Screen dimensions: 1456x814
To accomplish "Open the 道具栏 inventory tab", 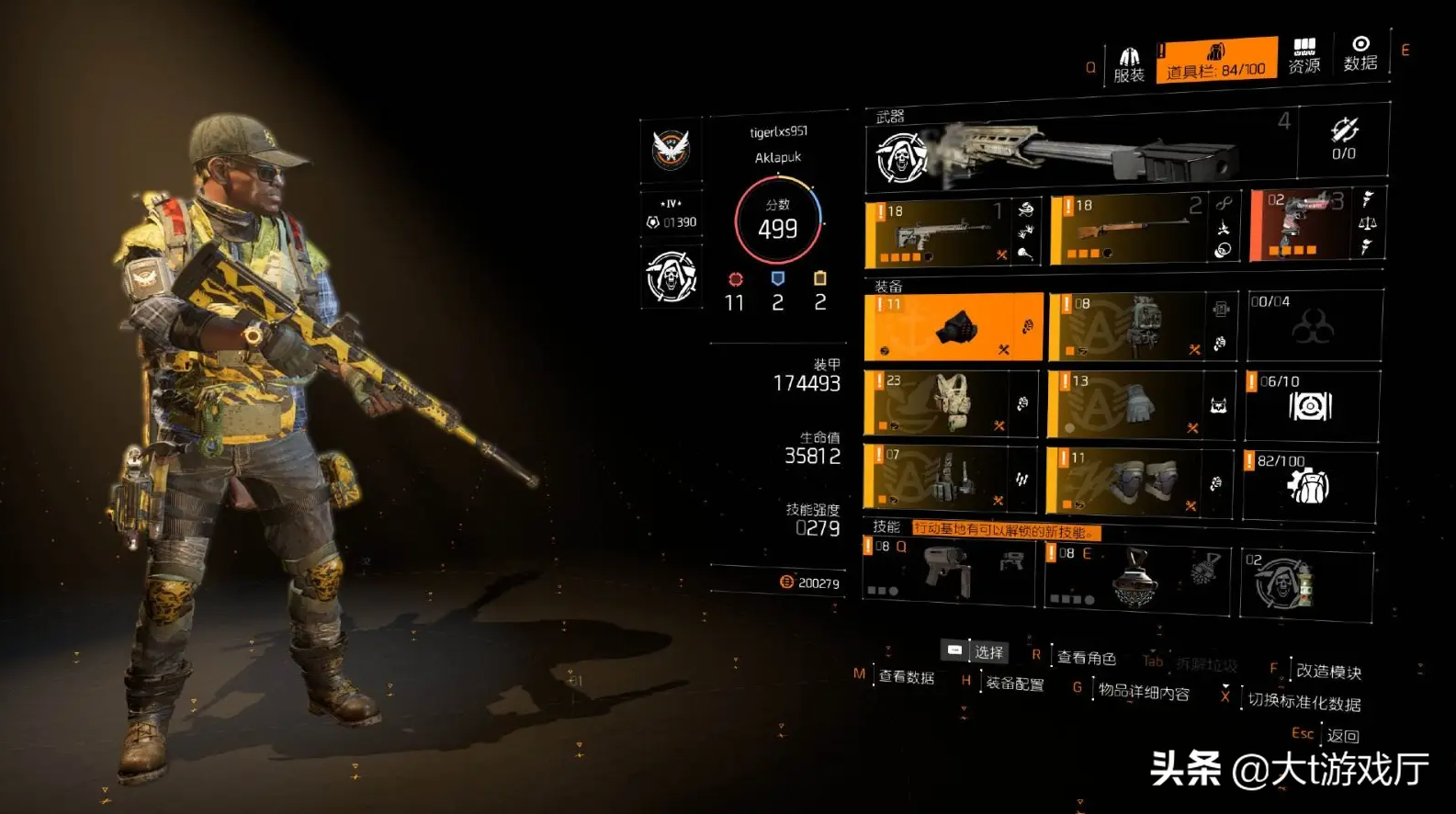I will click(1216, 61).
